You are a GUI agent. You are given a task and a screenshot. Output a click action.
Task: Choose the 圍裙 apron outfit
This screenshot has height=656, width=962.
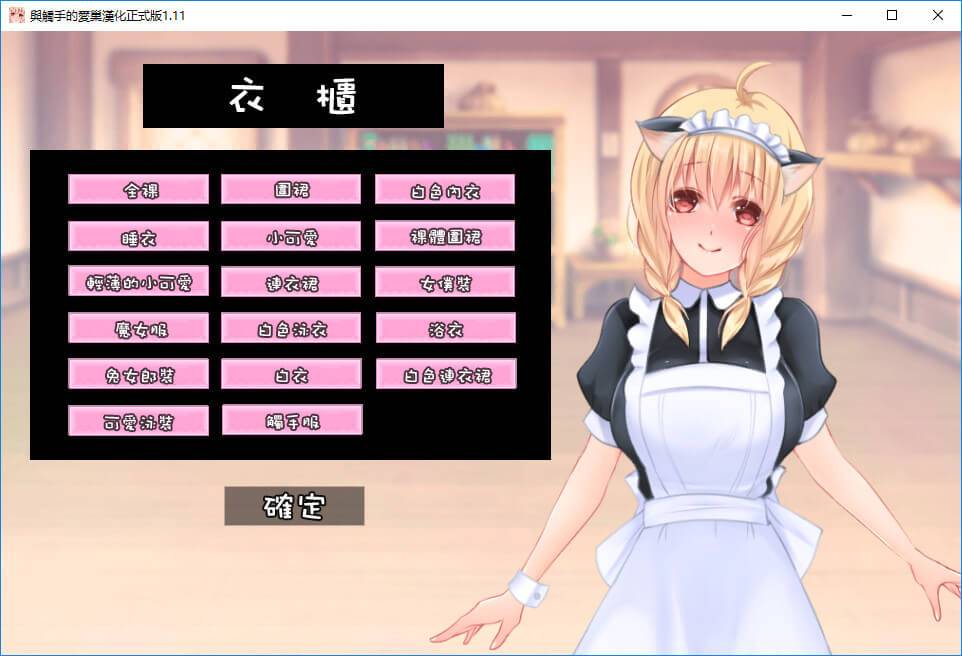point(291,189)
